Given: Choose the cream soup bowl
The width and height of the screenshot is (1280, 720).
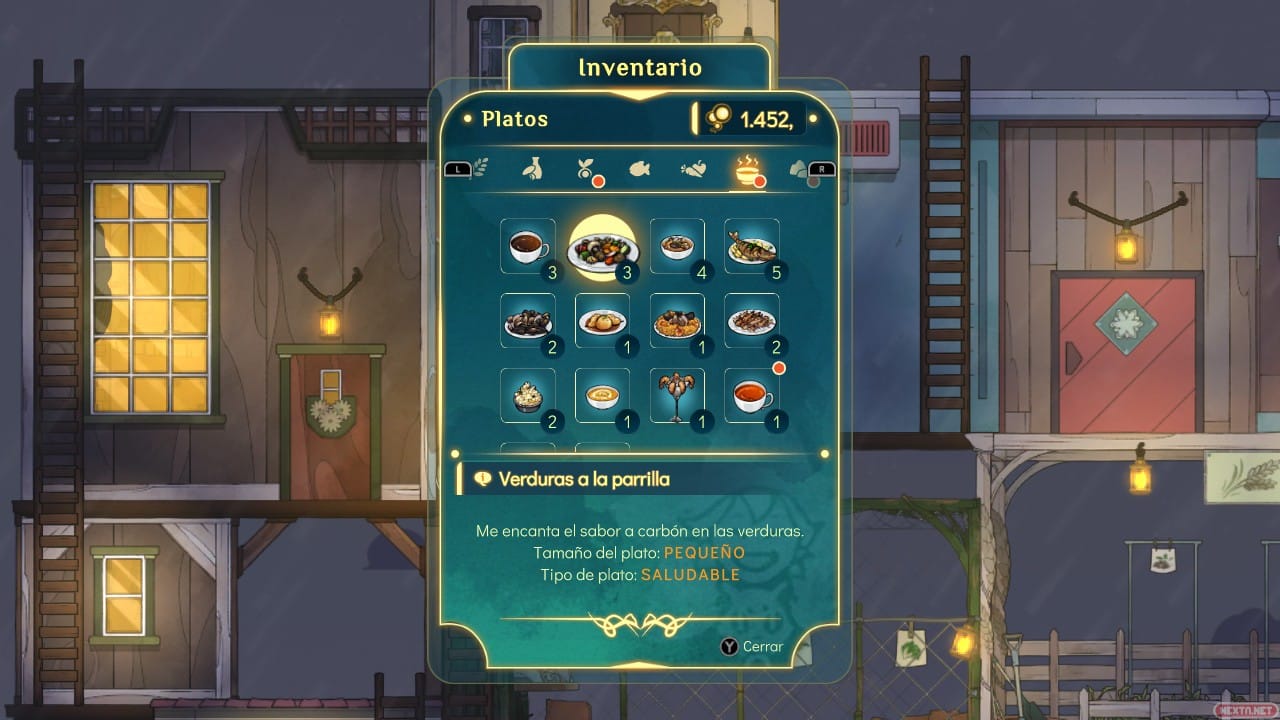Looking at the screenshot, I should [602, 396].
